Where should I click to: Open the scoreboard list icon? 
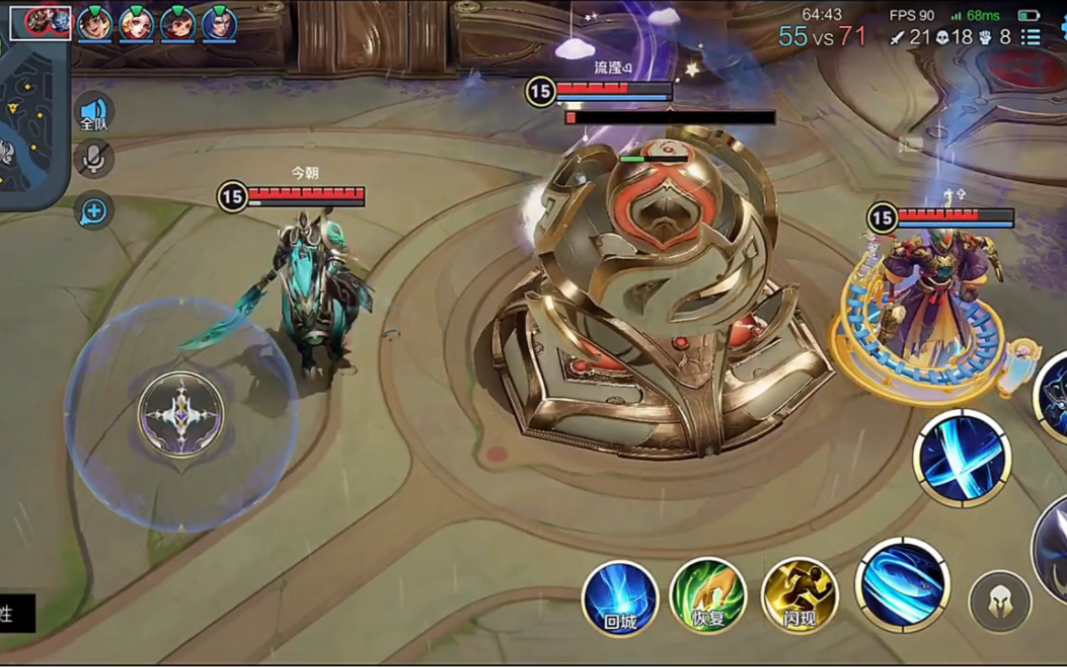1031,37
